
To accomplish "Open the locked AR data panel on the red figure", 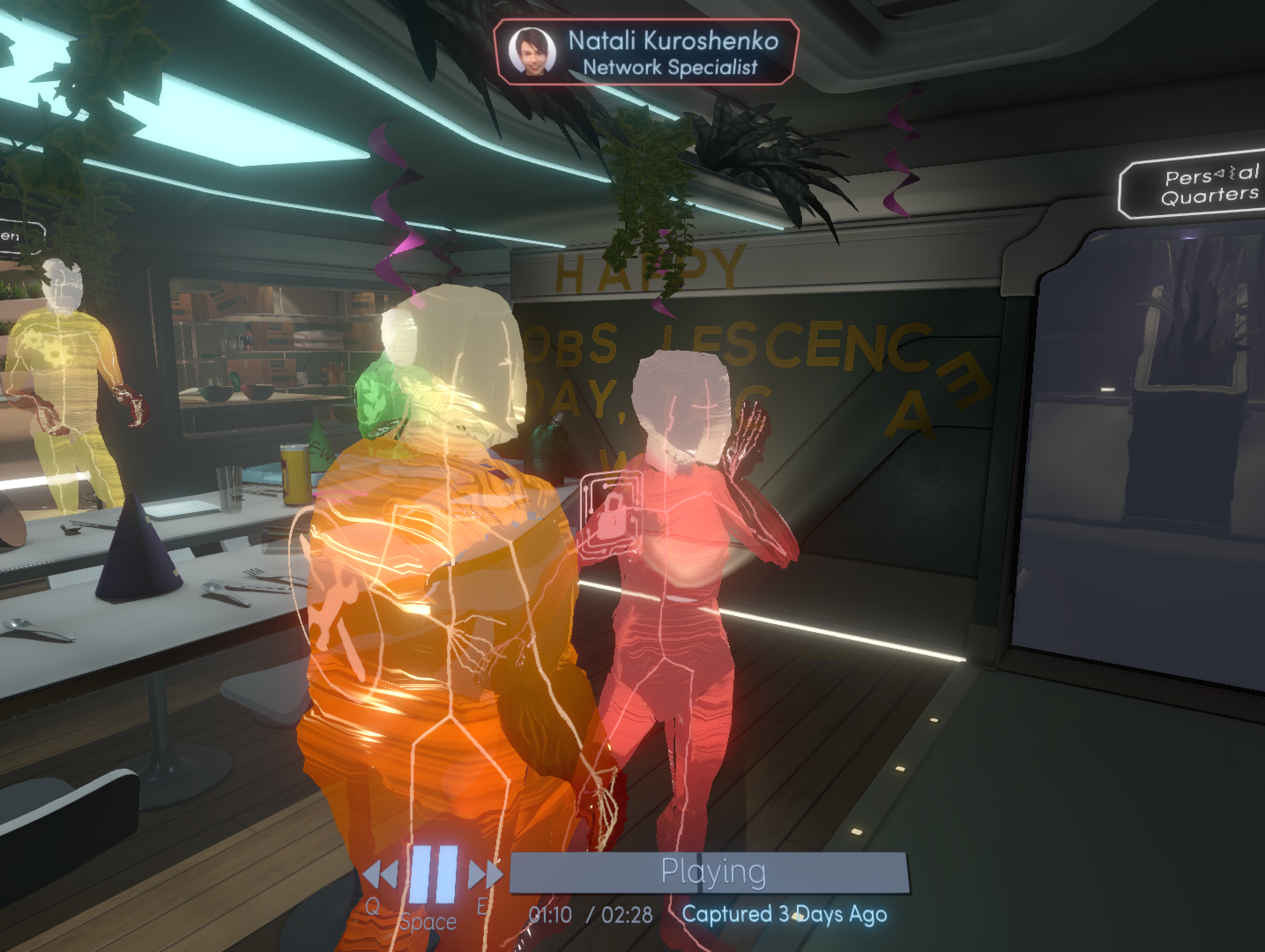I will [612, 513].
